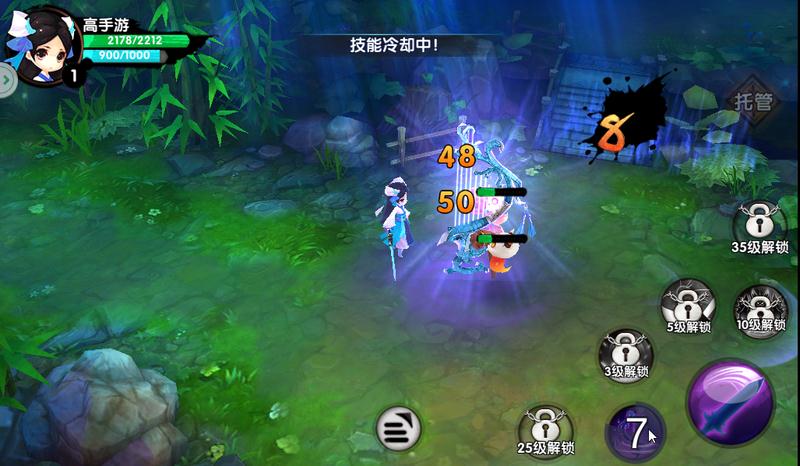The image size is (800, 466).
Task: Tap the locked 25级解锁 skill slot
Action: (545, 427)
